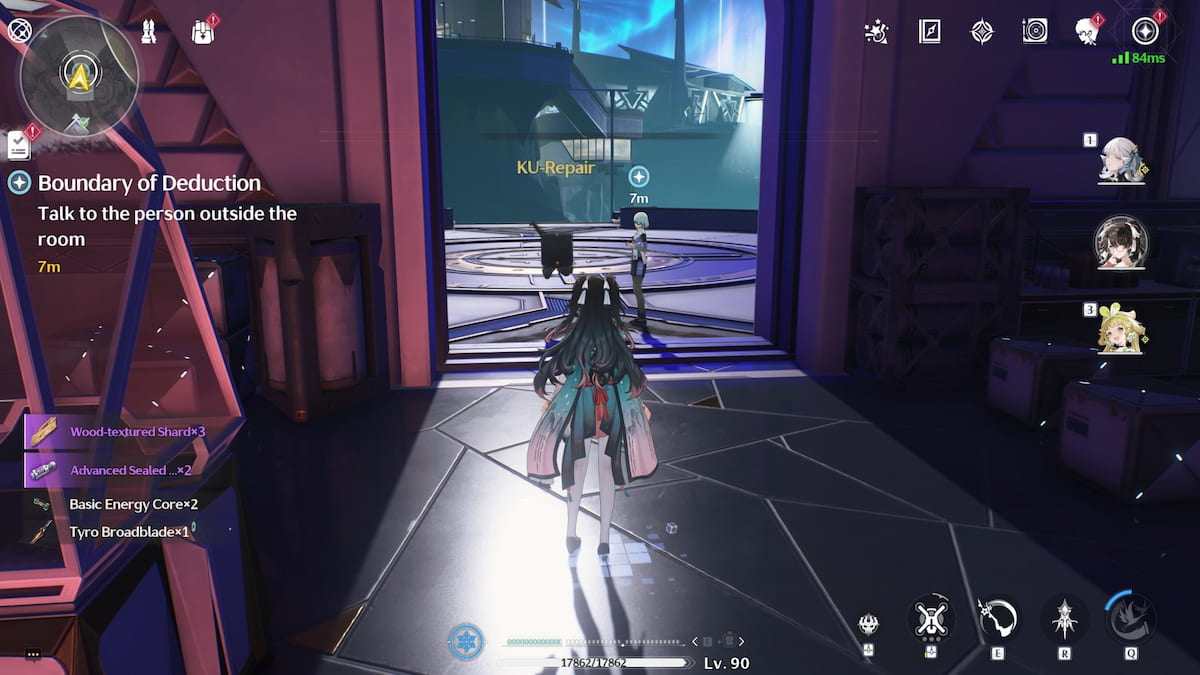Open the character head icon with alert
Screen dimensions: 1200x675
point(1087,31)
